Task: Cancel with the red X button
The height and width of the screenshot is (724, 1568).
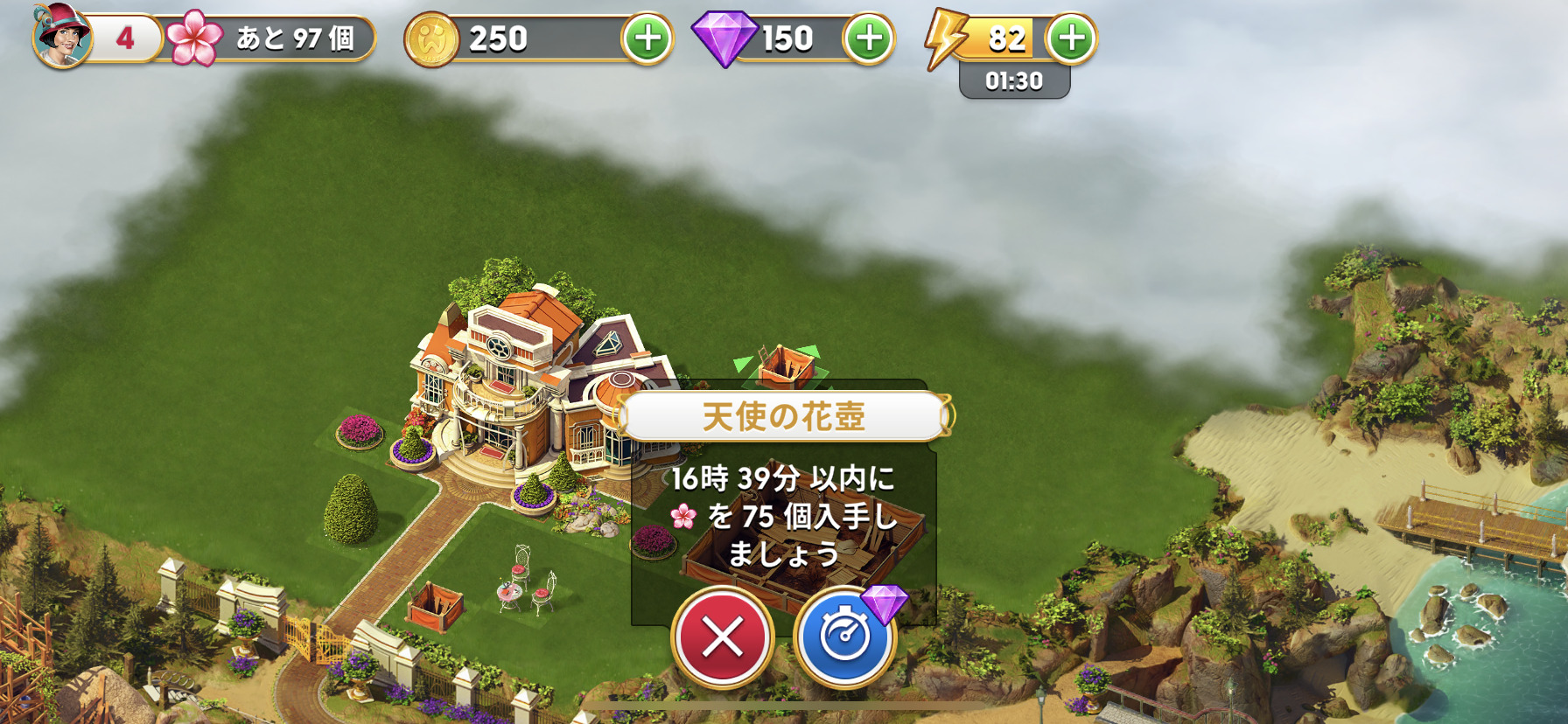Action: pyautogui.click(x=723, y=637)
